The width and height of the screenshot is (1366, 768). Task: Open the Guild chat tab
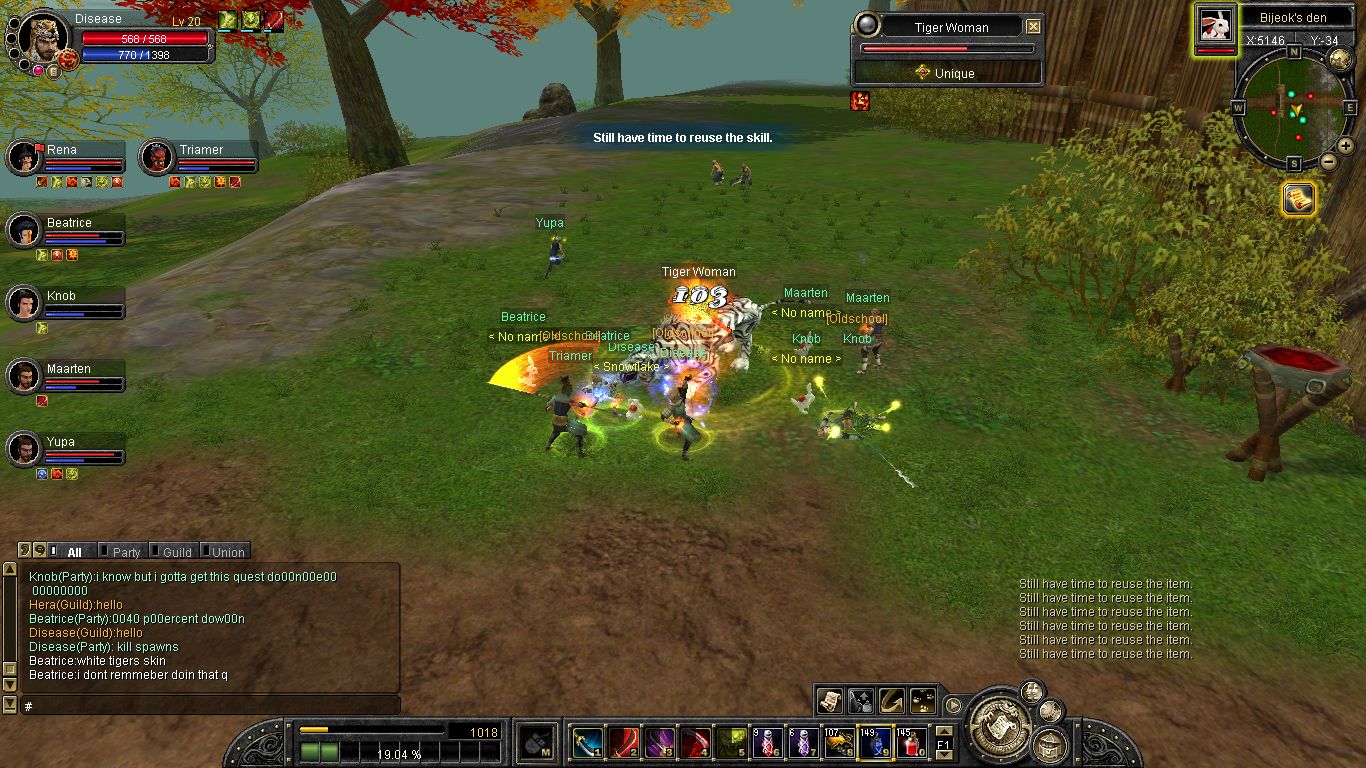[176, 552]
